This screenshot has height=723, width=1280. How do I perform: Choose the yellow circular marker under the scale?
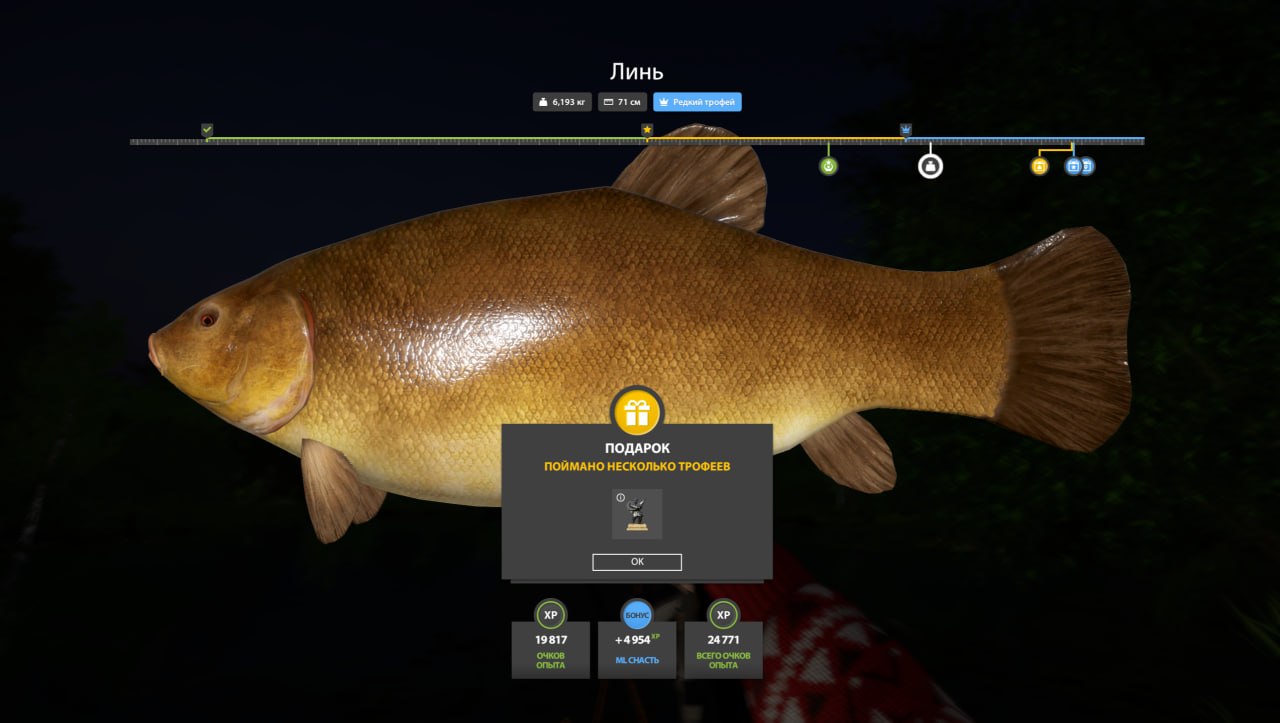pos(1039,166)
